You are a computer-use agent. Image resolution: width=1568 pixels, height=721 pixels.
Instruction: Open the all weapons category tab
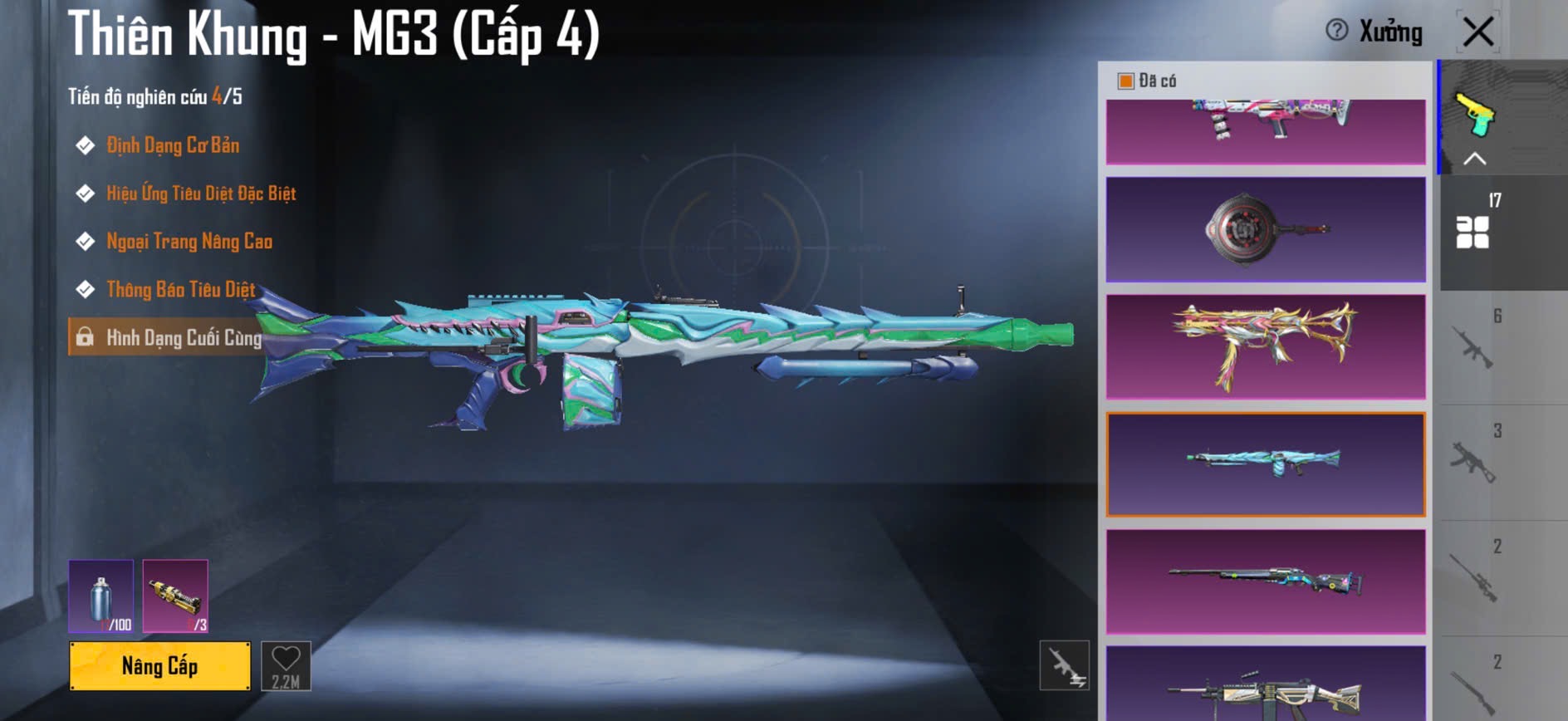pyautogui.click(x=1473, y=231)
